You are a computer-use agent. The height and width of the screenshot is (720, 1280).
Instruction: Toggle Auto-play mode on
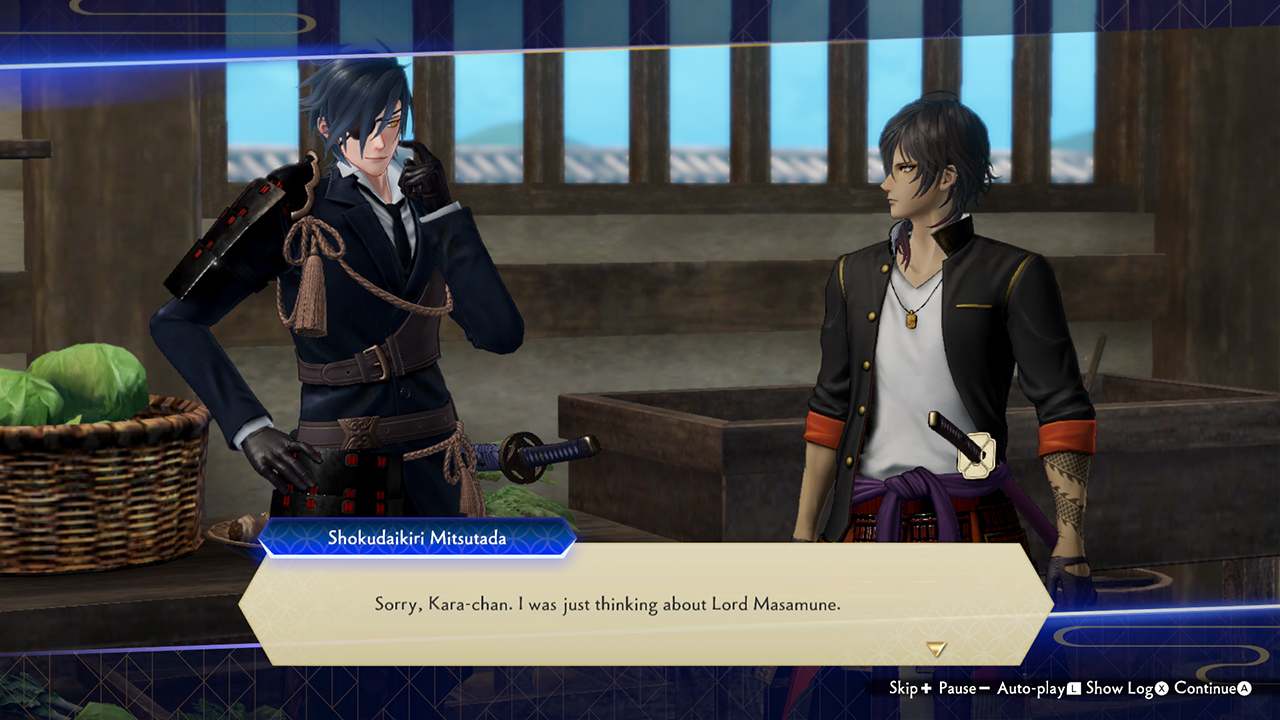(1030, 689)
